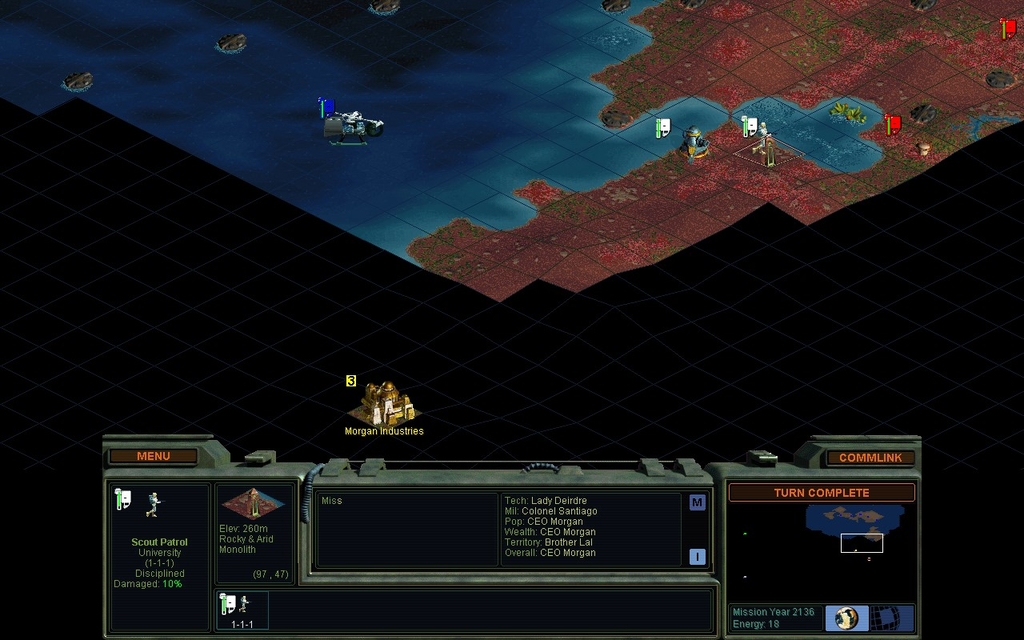Switch to the grid map view icon
The height and width of the screenshot is (640, 1024).
[x=884, y=618]
